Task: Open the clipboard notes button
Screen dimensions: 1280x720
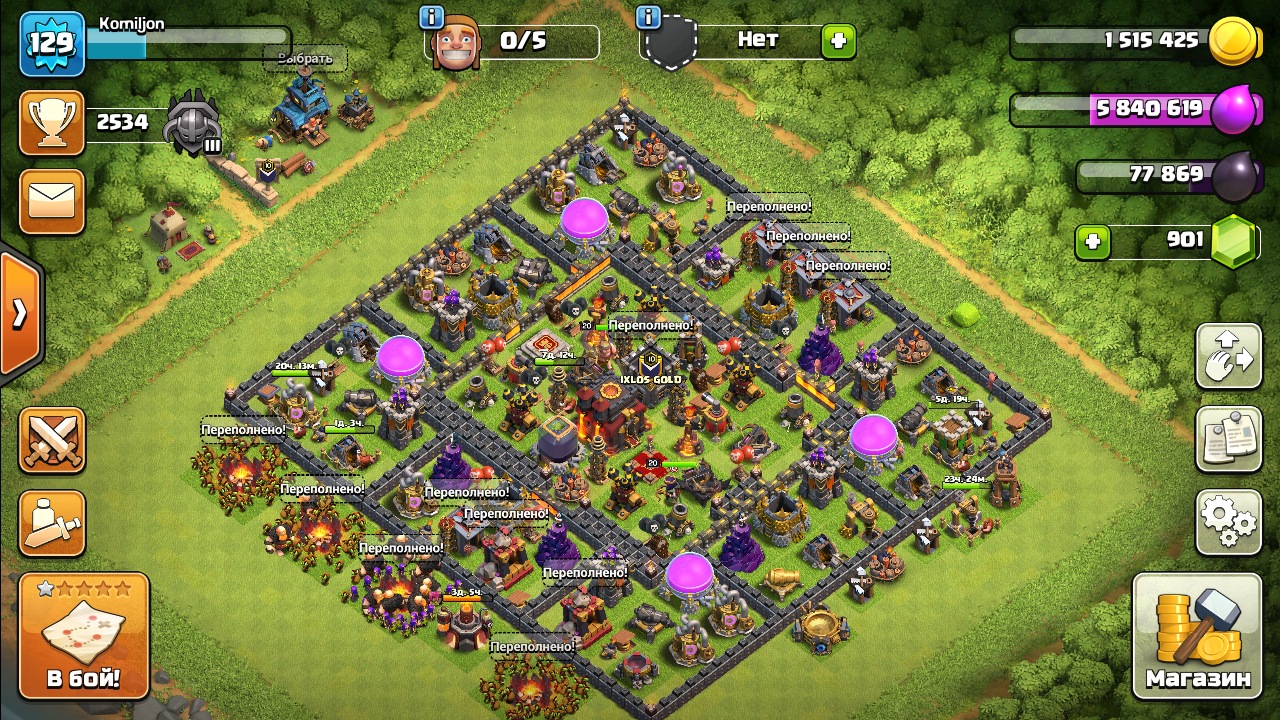Action: pos(1228,439)
